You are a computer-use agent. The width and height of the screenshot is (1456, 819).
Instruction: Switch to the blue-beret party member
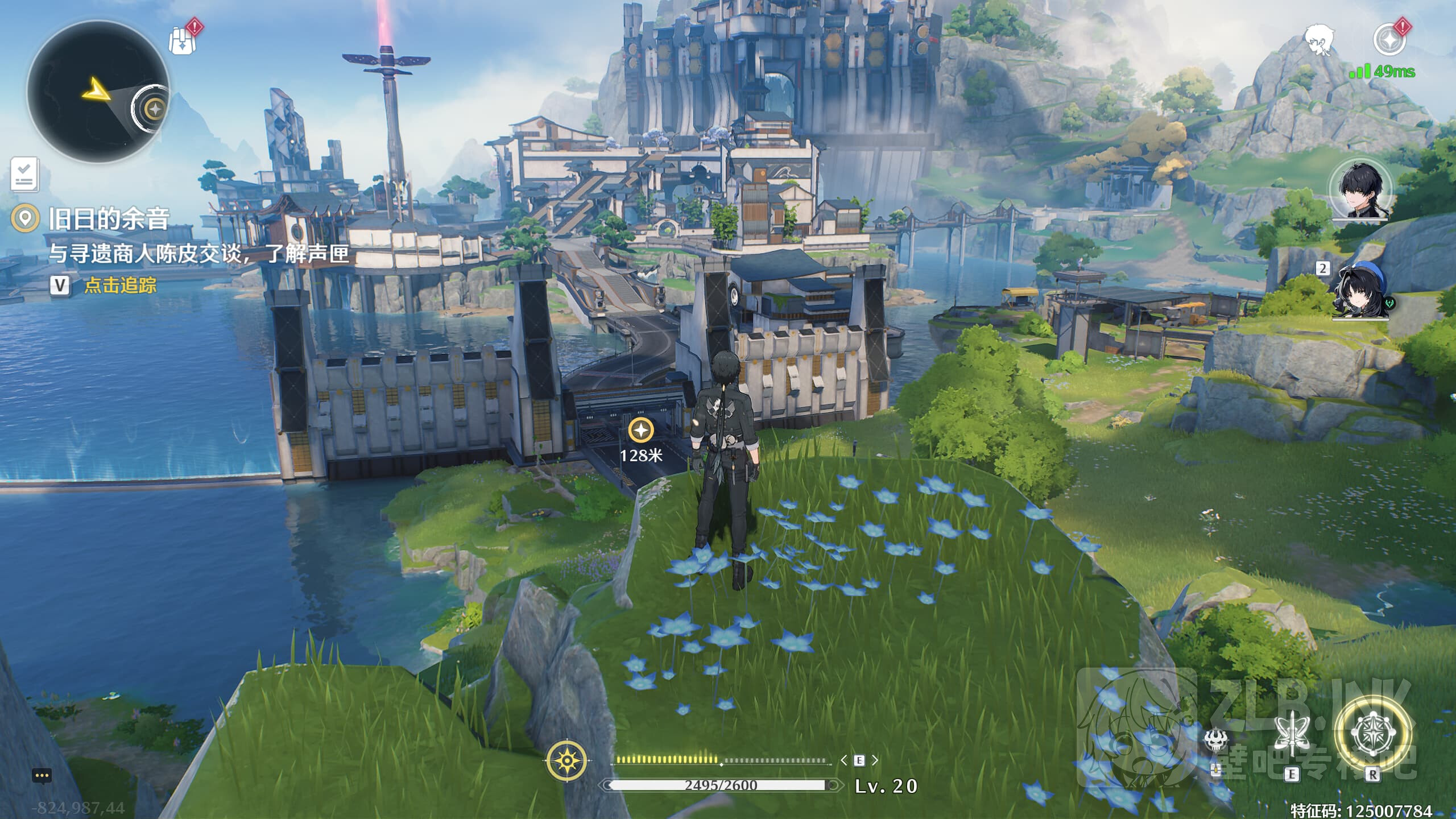pos(1360,291)
